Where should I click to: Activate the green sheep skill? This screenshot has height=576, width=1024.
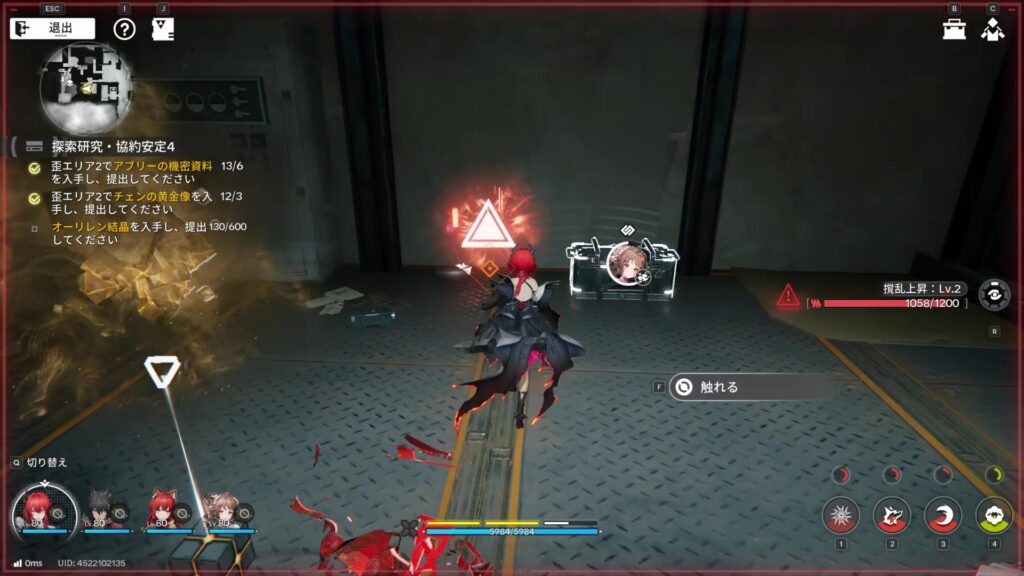pos(993,515)
